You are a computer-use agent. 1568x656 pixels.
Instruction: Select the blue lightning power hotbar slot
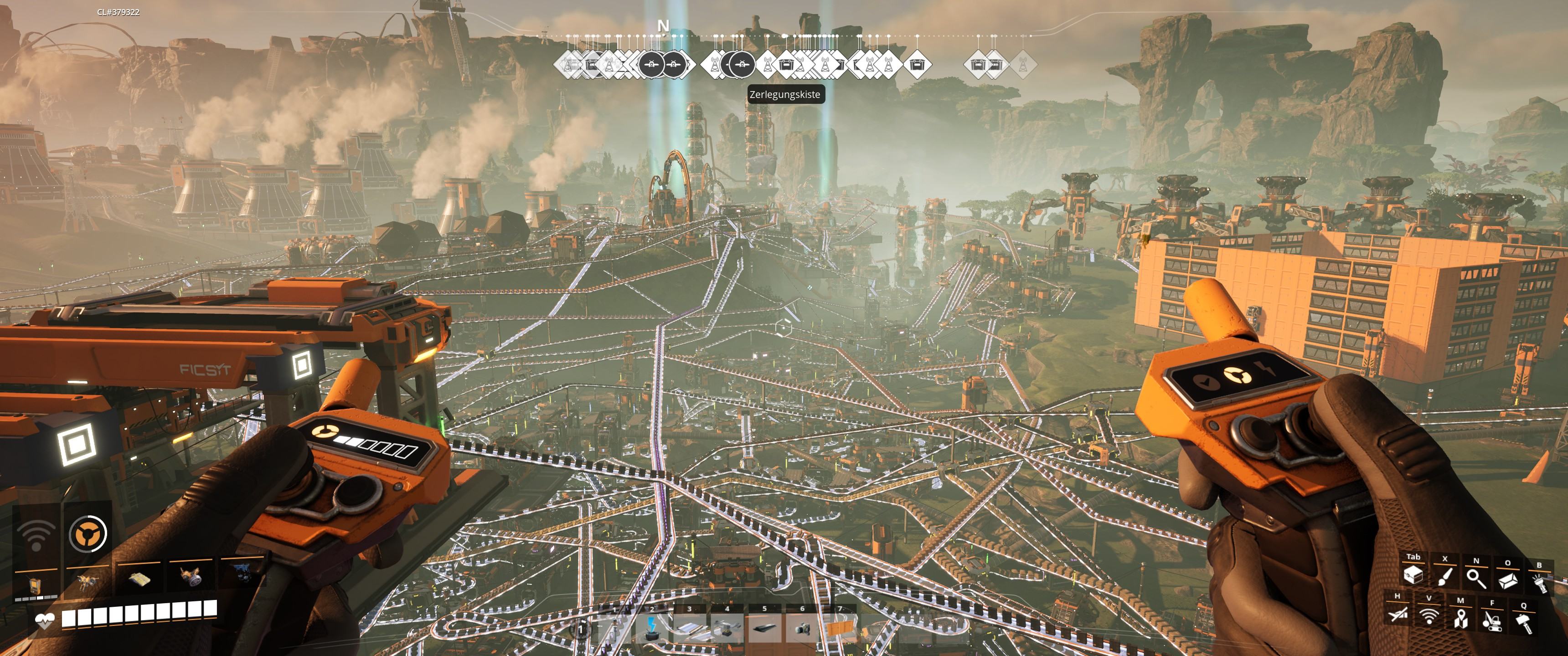(652, 629)
